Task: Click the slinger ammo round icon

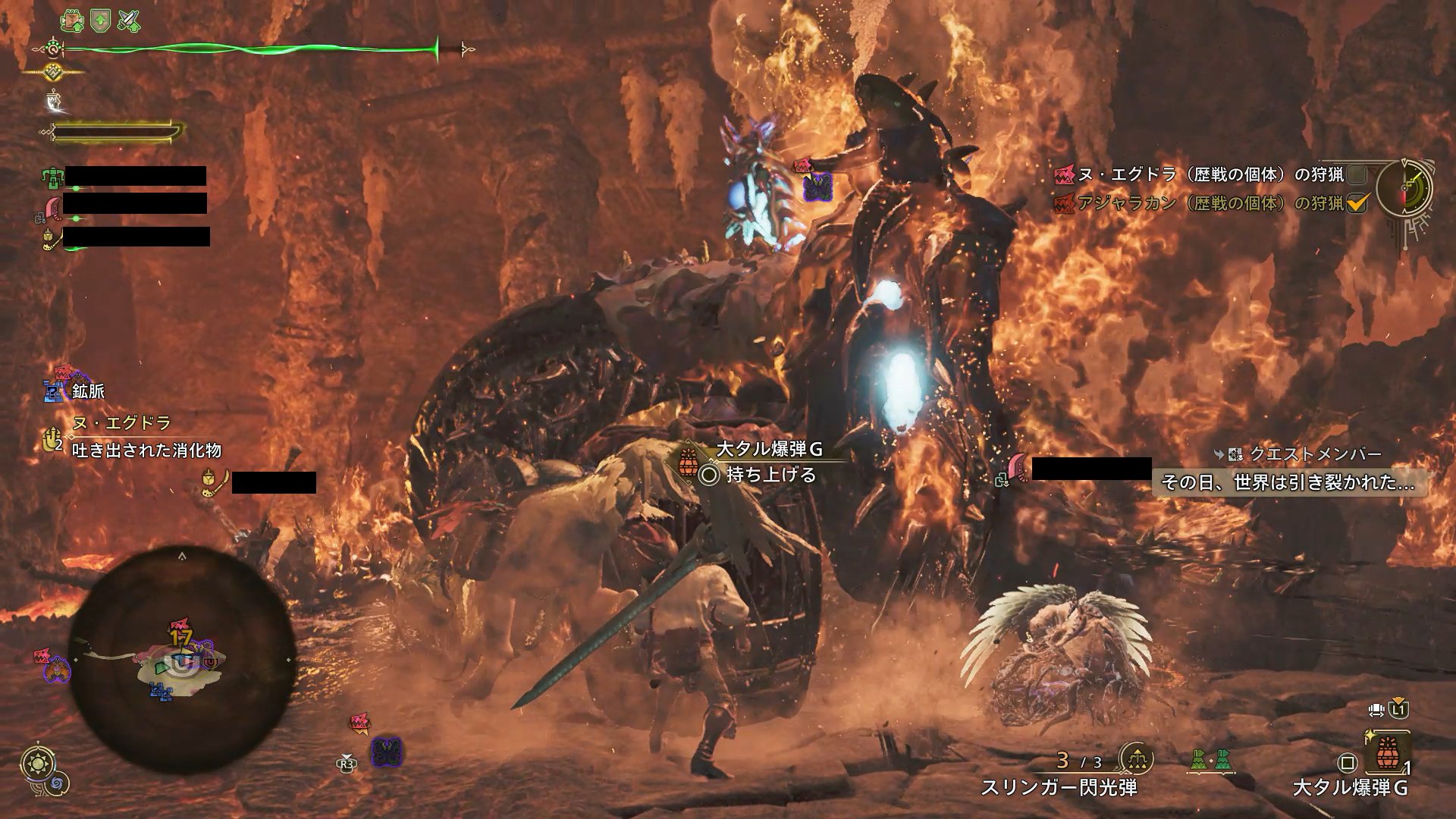Action: (x=1136, y=758)
